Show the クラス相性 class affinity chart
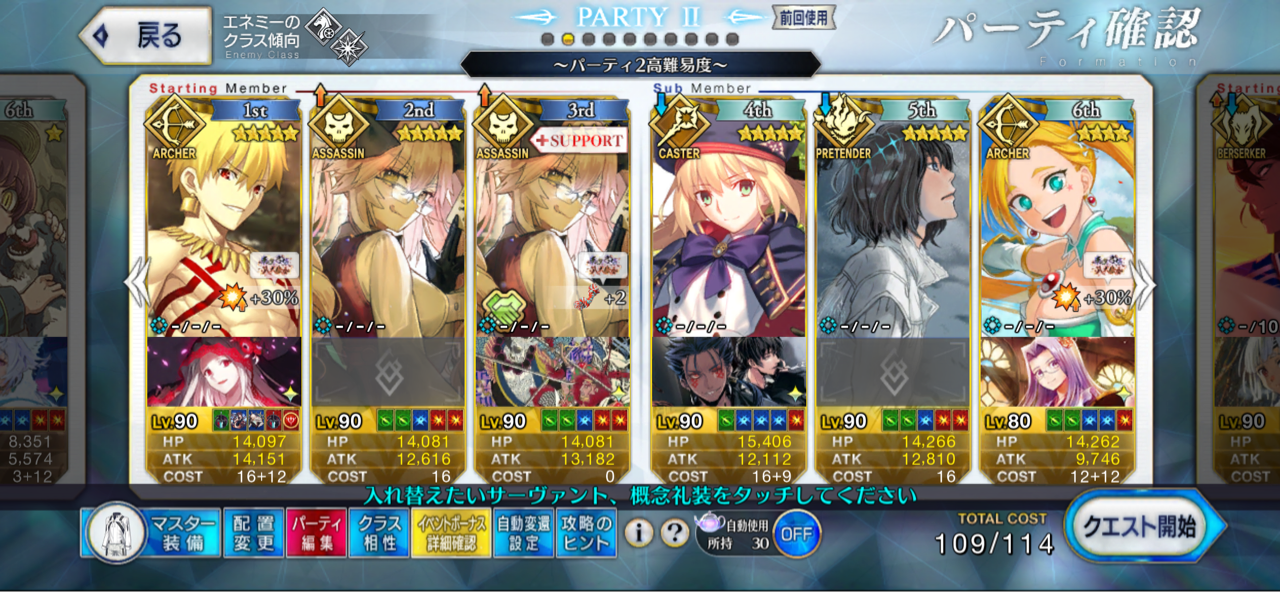The image size is (1280, 592). [379, 533]
